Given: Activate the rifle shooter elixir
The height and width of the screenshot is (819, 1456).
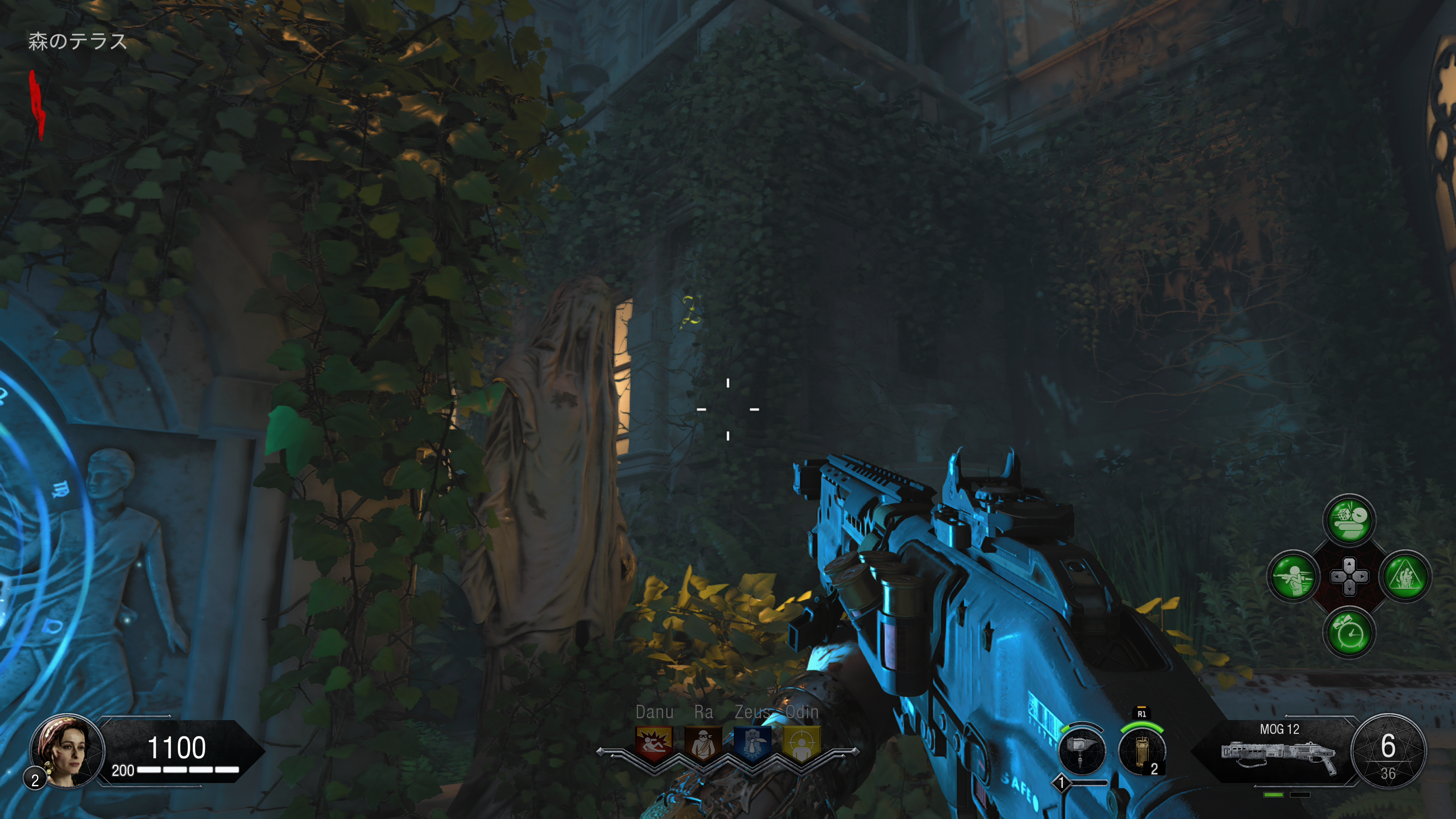Looking at the screenshot, I should click(1293, 576).
